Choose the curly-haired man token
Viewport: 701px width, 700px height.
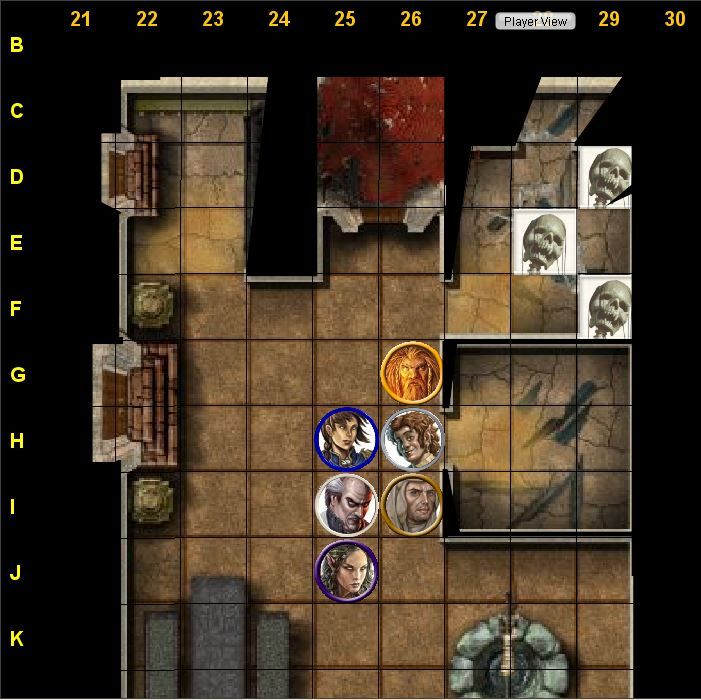click(x=411, y=439)
